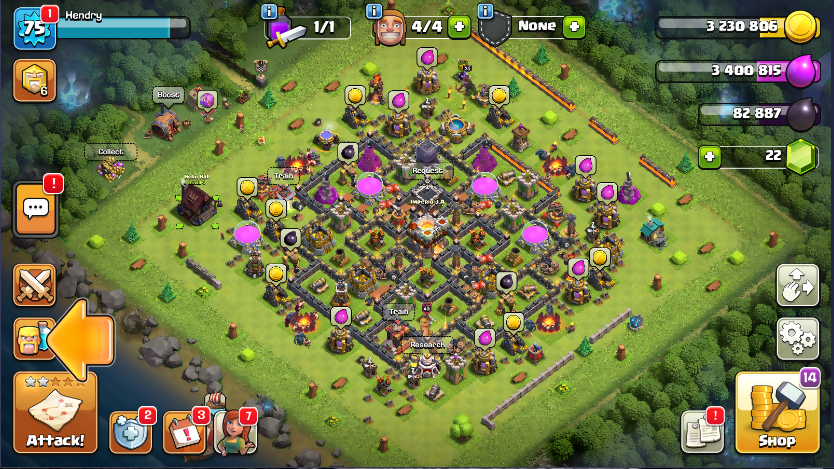834x469 pixels.
Task: Show info for the shield status
Action: click(486, 11)
